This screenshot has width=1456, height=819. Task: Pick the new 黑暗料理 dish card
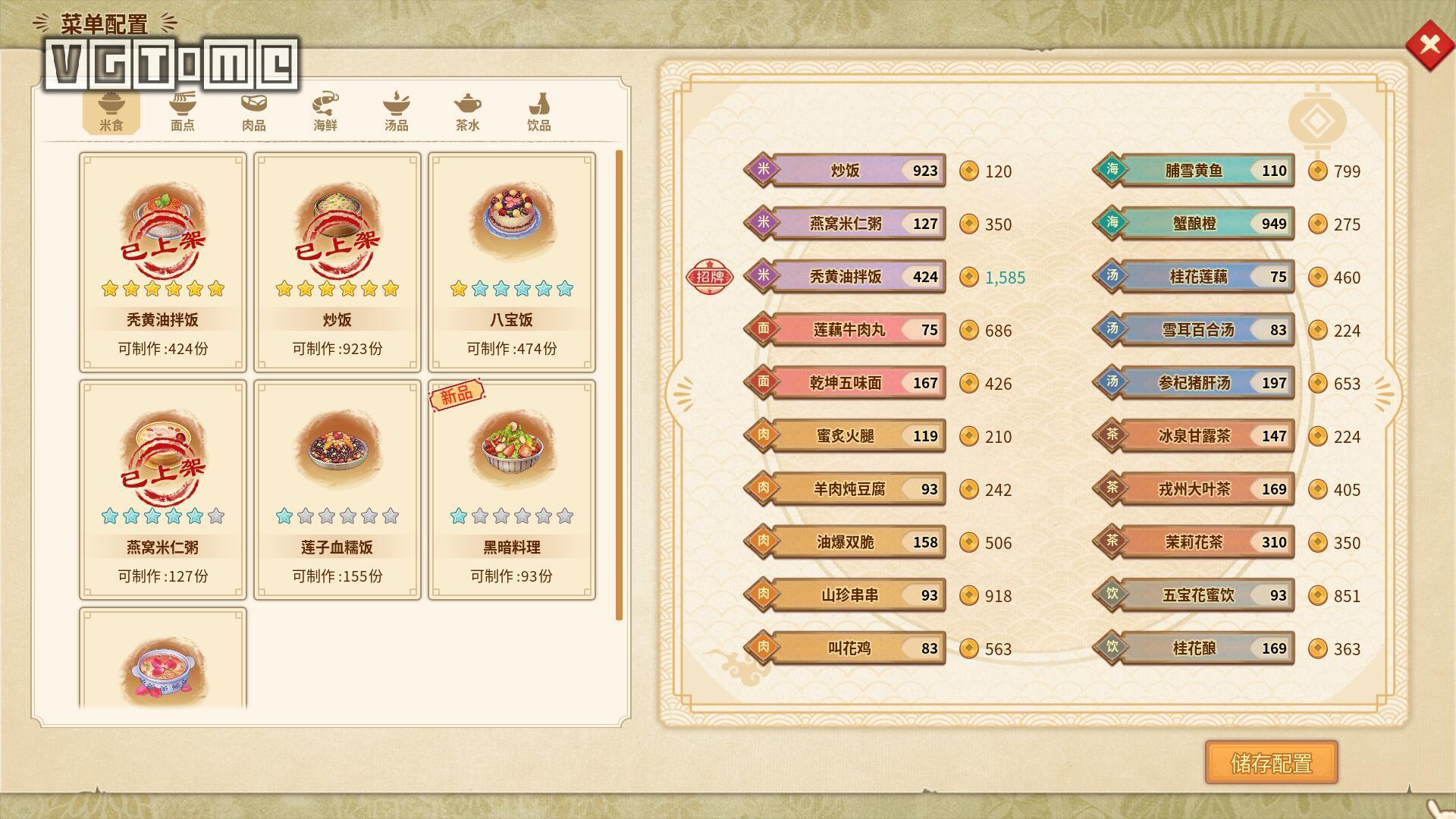(x=511, y=489)
